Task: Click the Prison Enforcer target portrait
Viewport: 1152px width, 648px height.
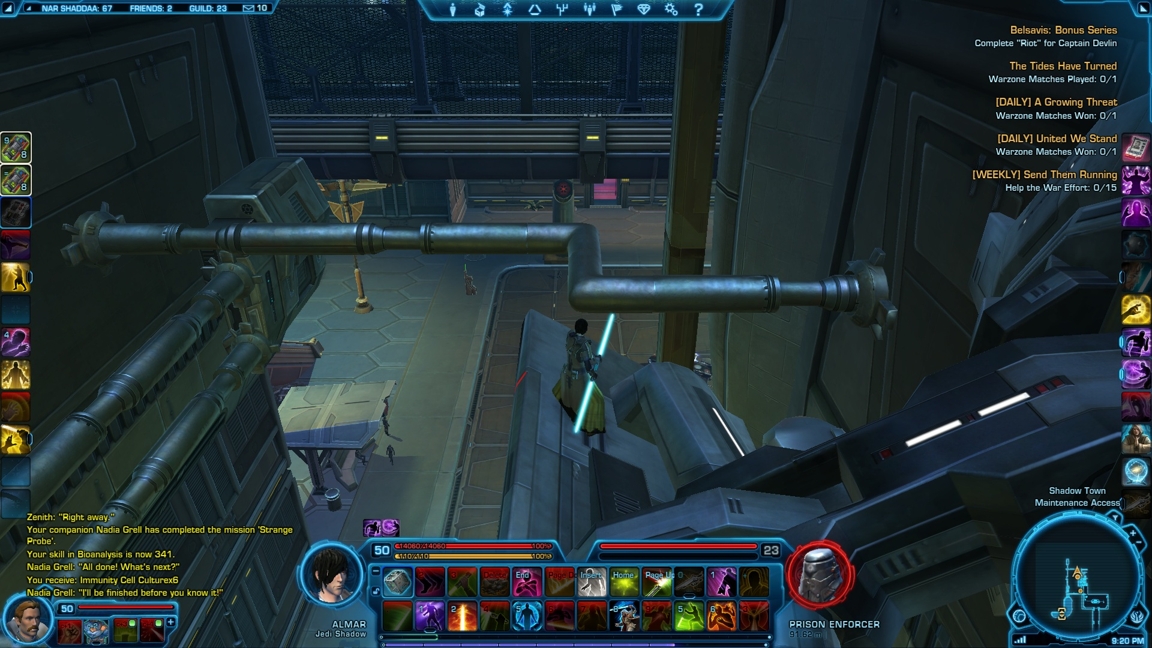Action: (x=820, y=576)
